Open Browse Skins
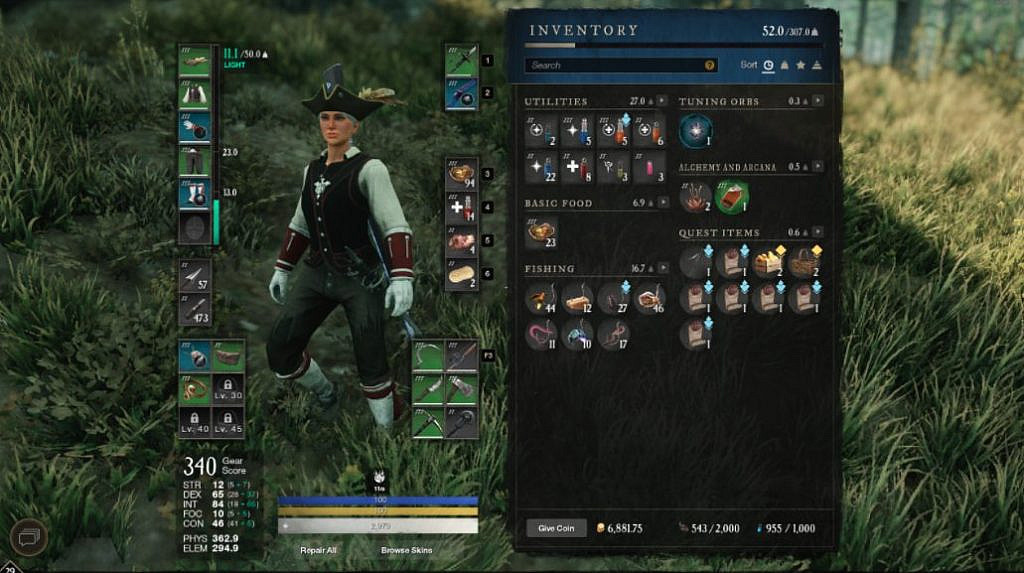Image resolution: width=1024 pixels, height=573 pixels. [x=407, y=550]
